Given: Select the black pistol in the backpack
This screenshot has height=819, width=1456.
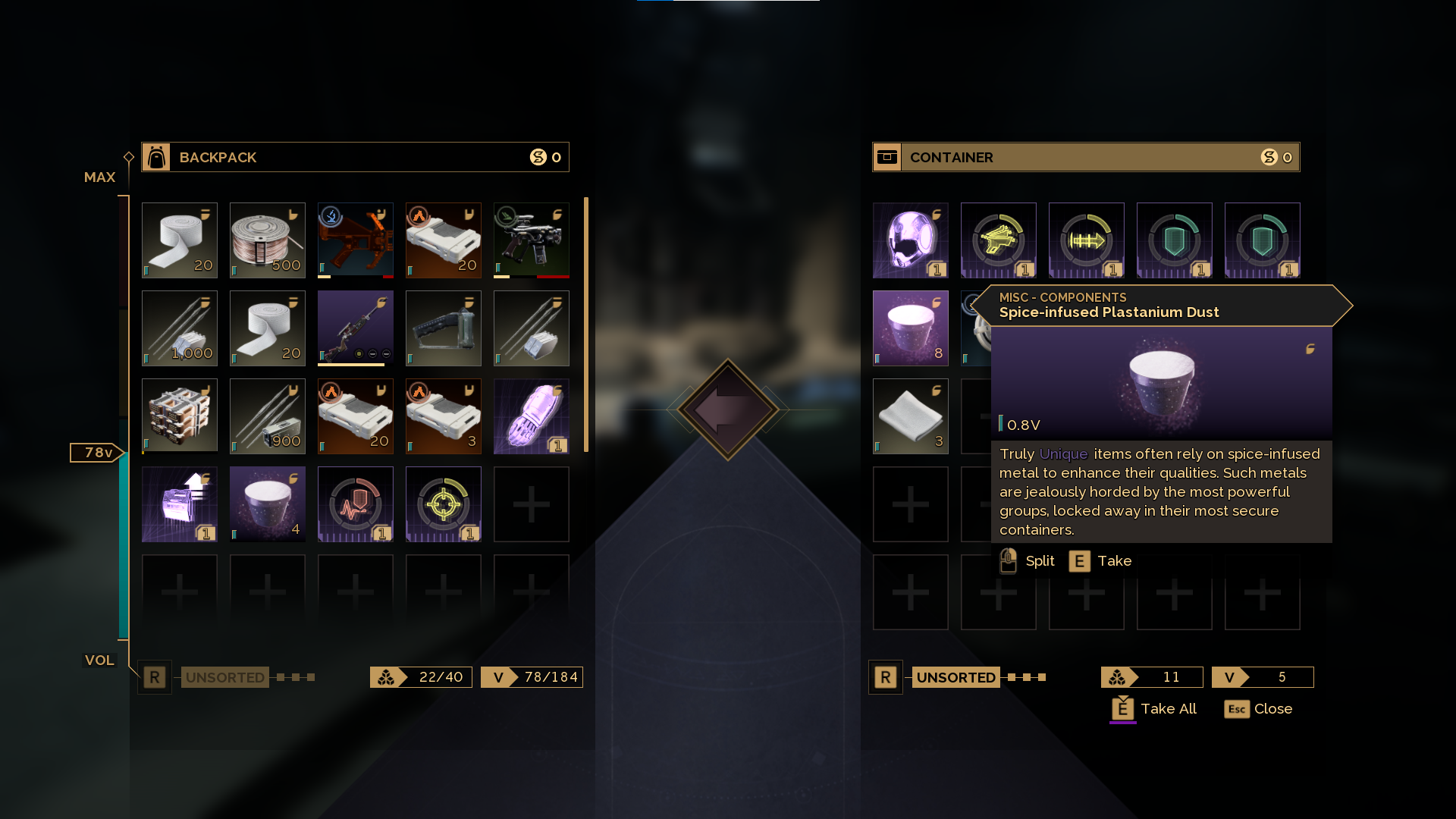Looking at the screenshot, I should 531,240.
